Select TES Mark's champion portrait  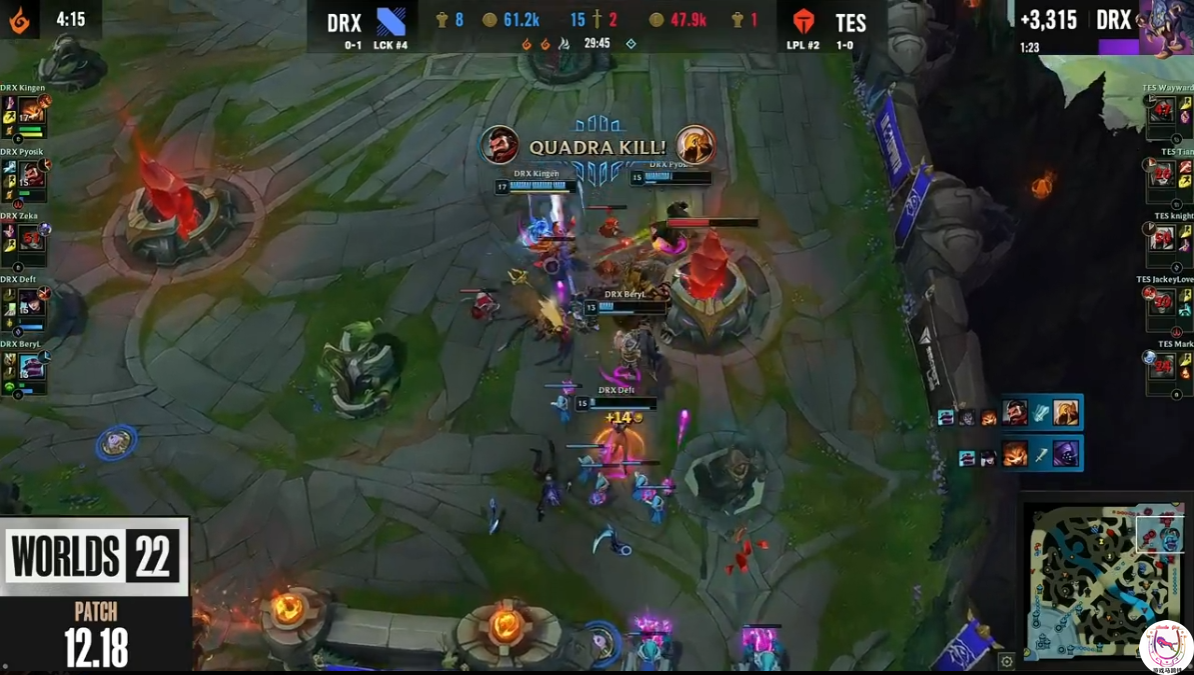(1162, 366)
